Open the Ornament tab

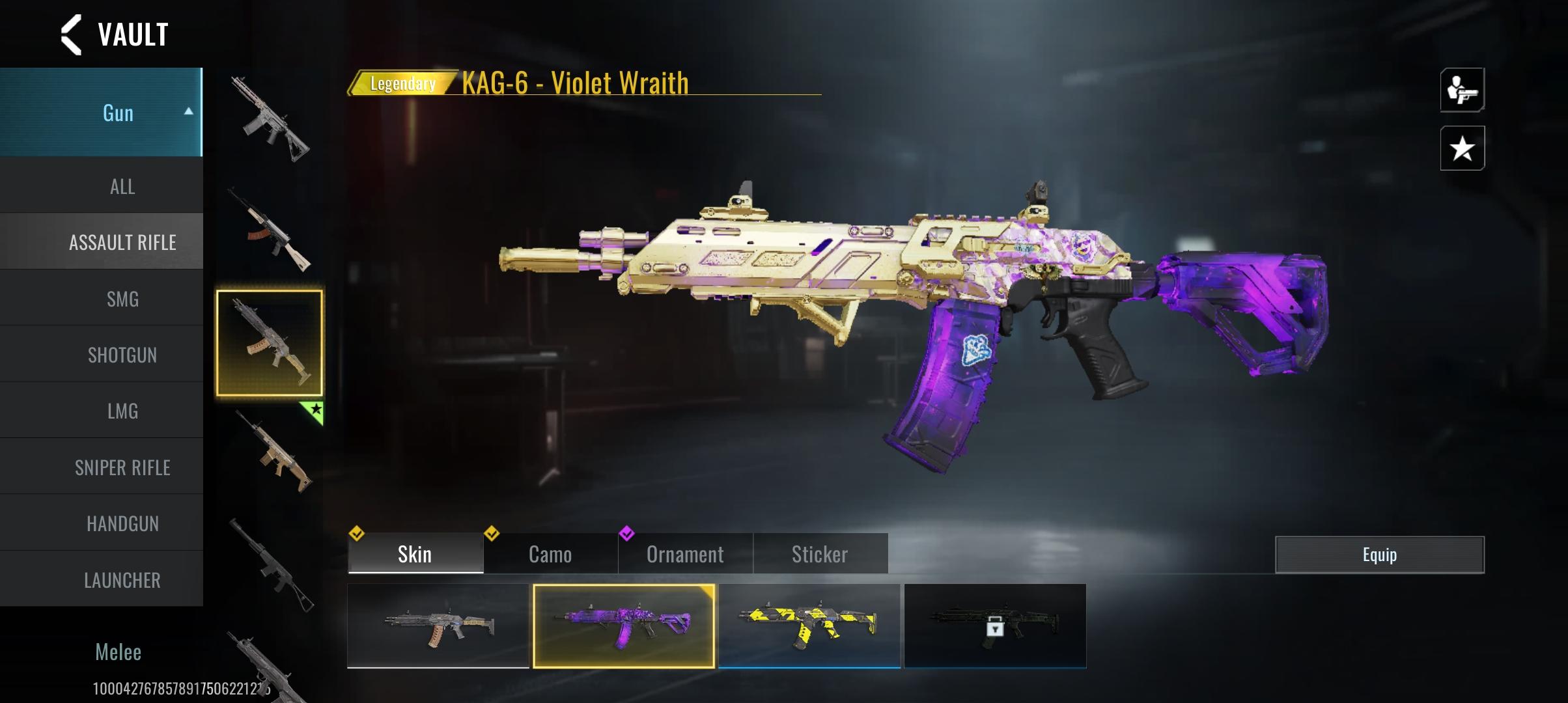click(x=685, y=555)
